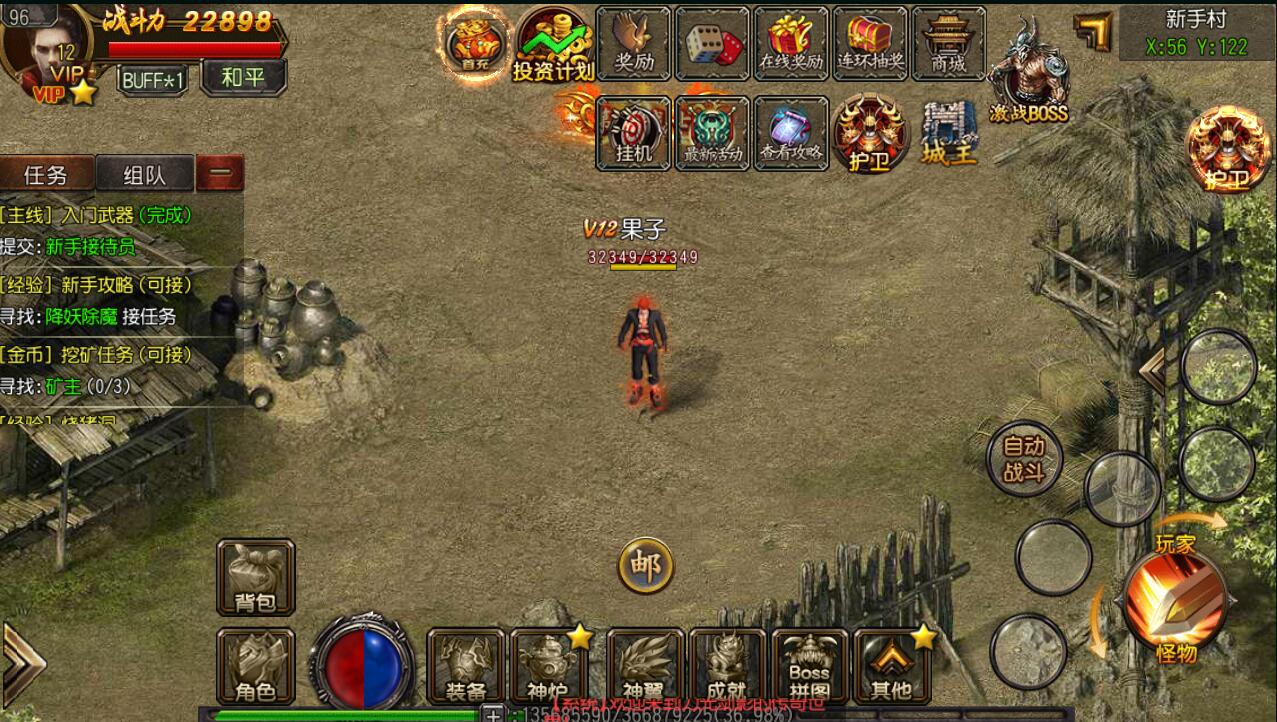Open the 邮 mail icon
Viewport: 1277px width, 722px height.
coord(645,566)
